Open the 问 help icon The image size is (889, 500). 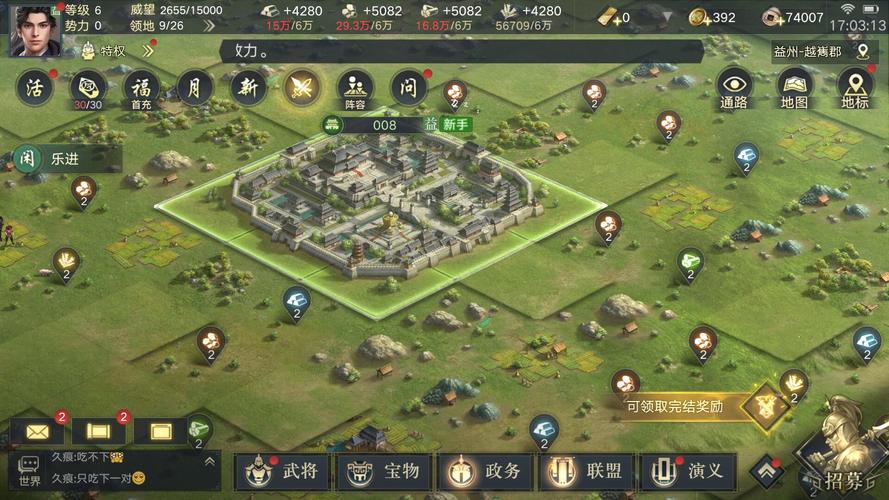[408, 88]
